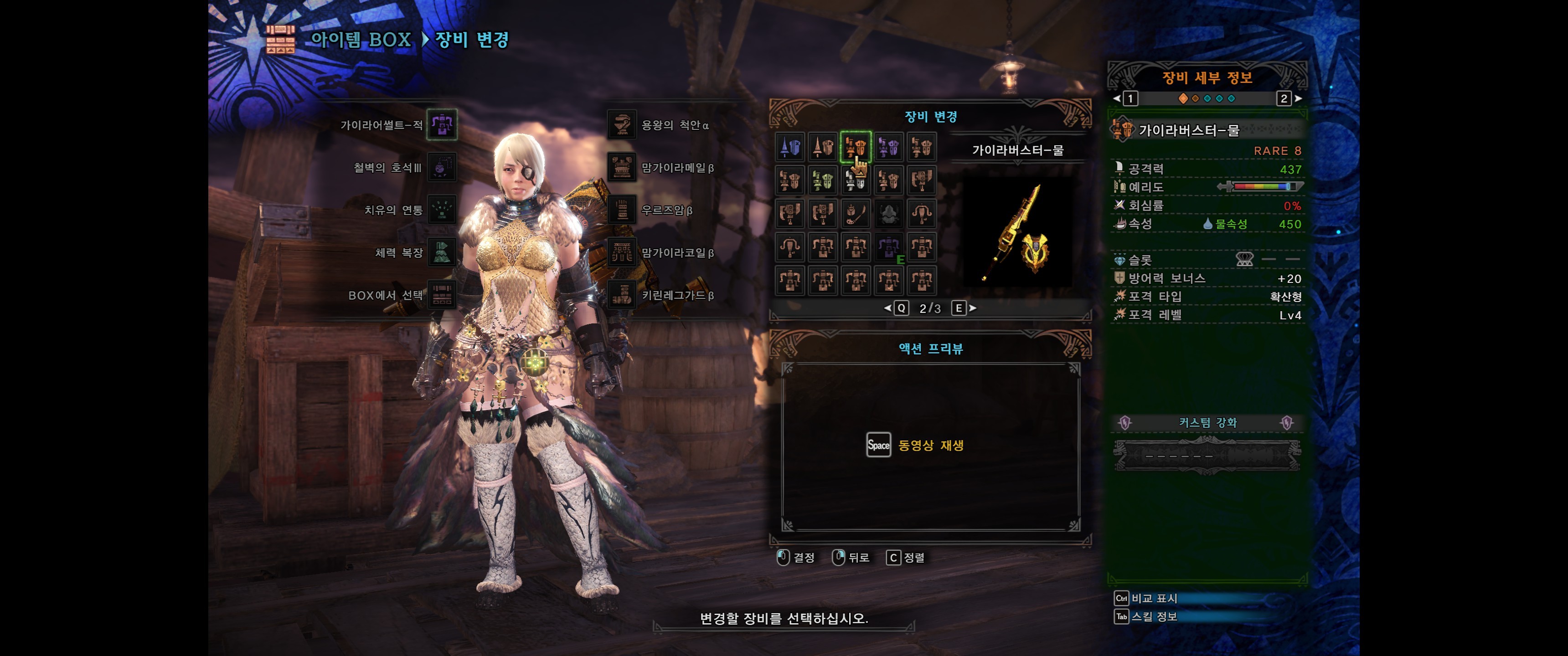Open the charm slot 철벽의 호석Ⅲ
Screen dimensions: 1568x656
coord(441,167)
